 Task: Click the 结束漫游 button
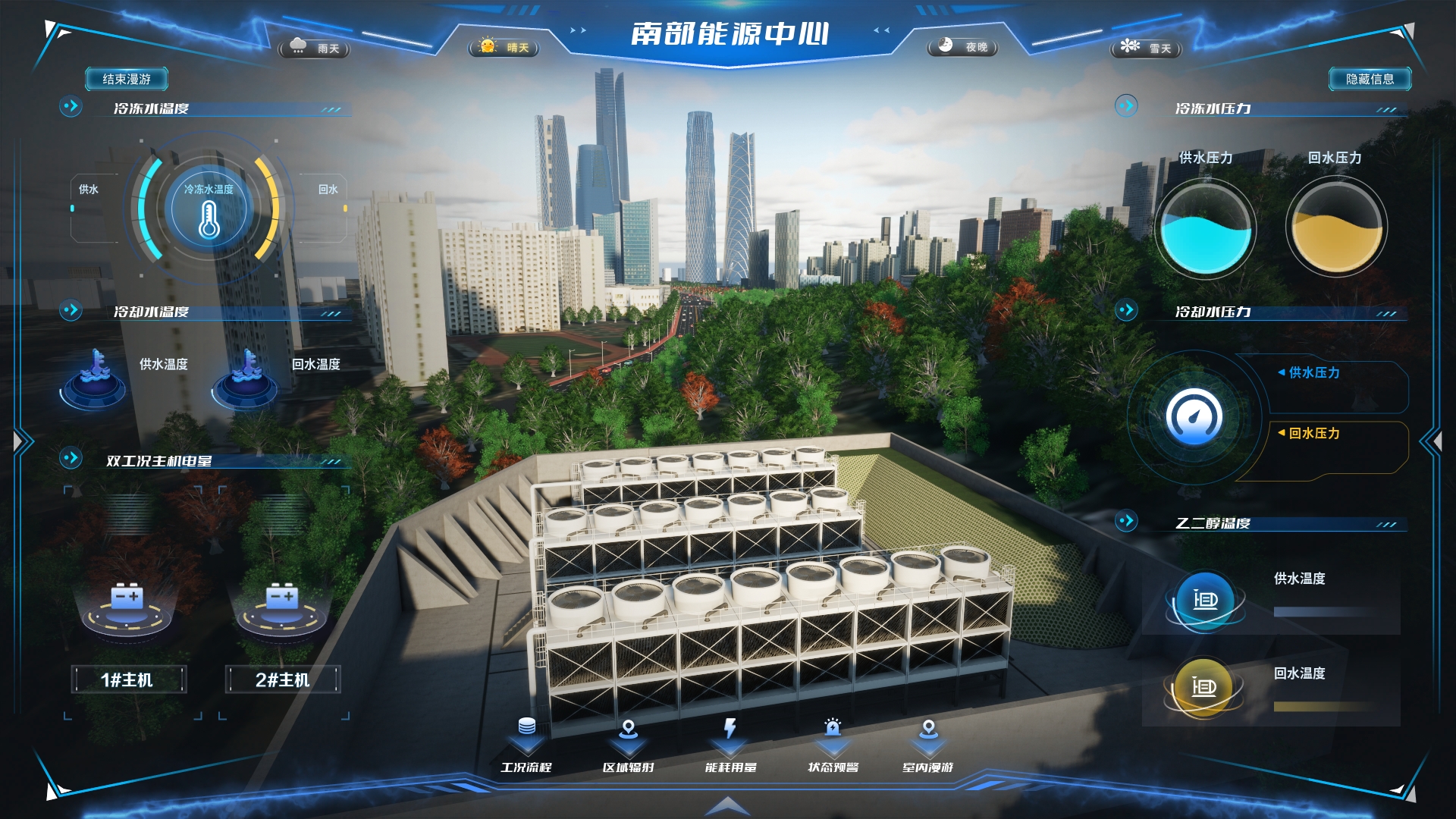(x=127, y=79)
